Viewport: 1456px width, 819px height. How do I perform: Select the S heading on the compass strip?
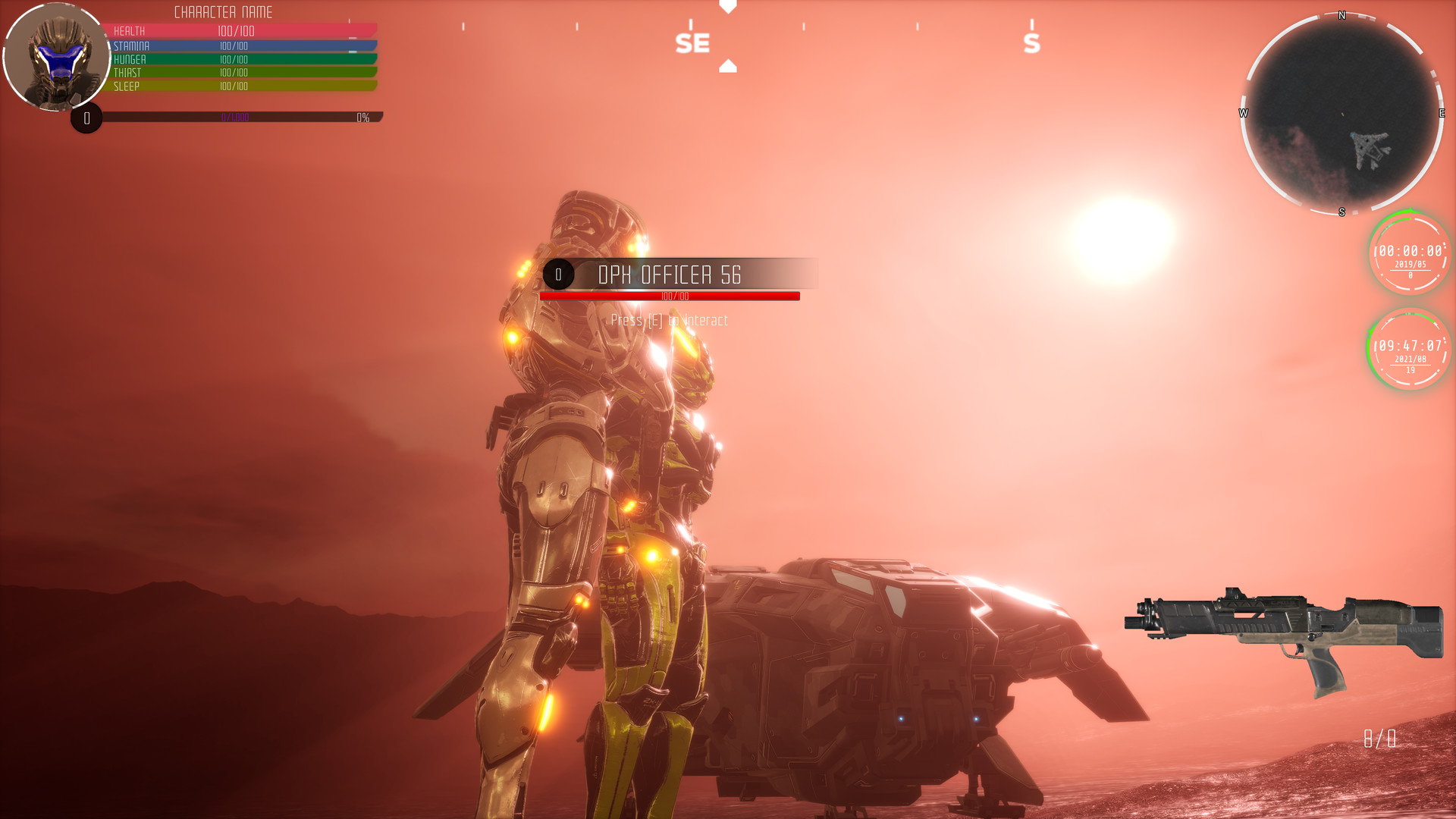tap(1031, 43)
